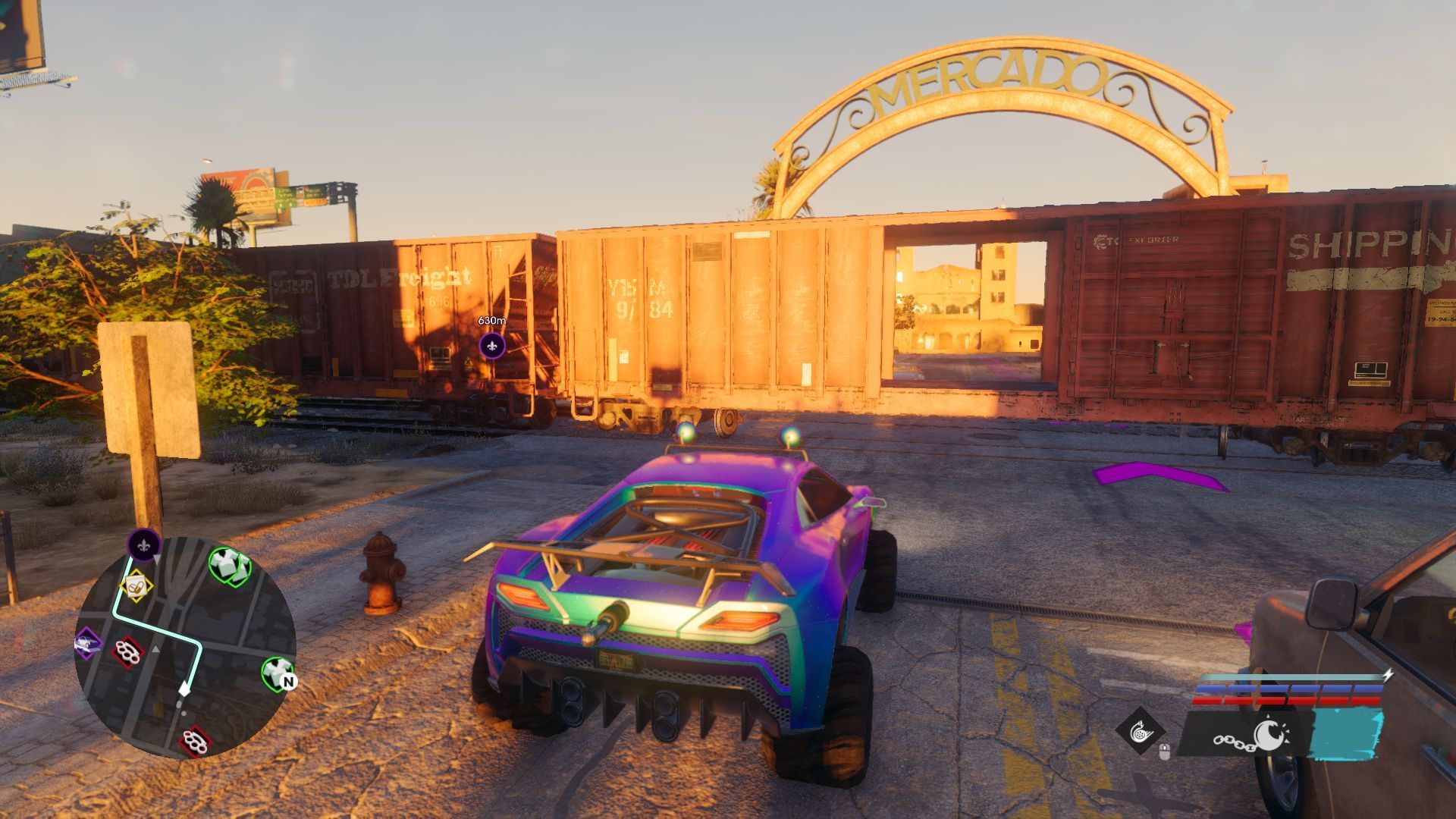Click the lightning bolt icon above the boost bar
The width and height of the screenshot is (1456, 819).
[1389, 675]
